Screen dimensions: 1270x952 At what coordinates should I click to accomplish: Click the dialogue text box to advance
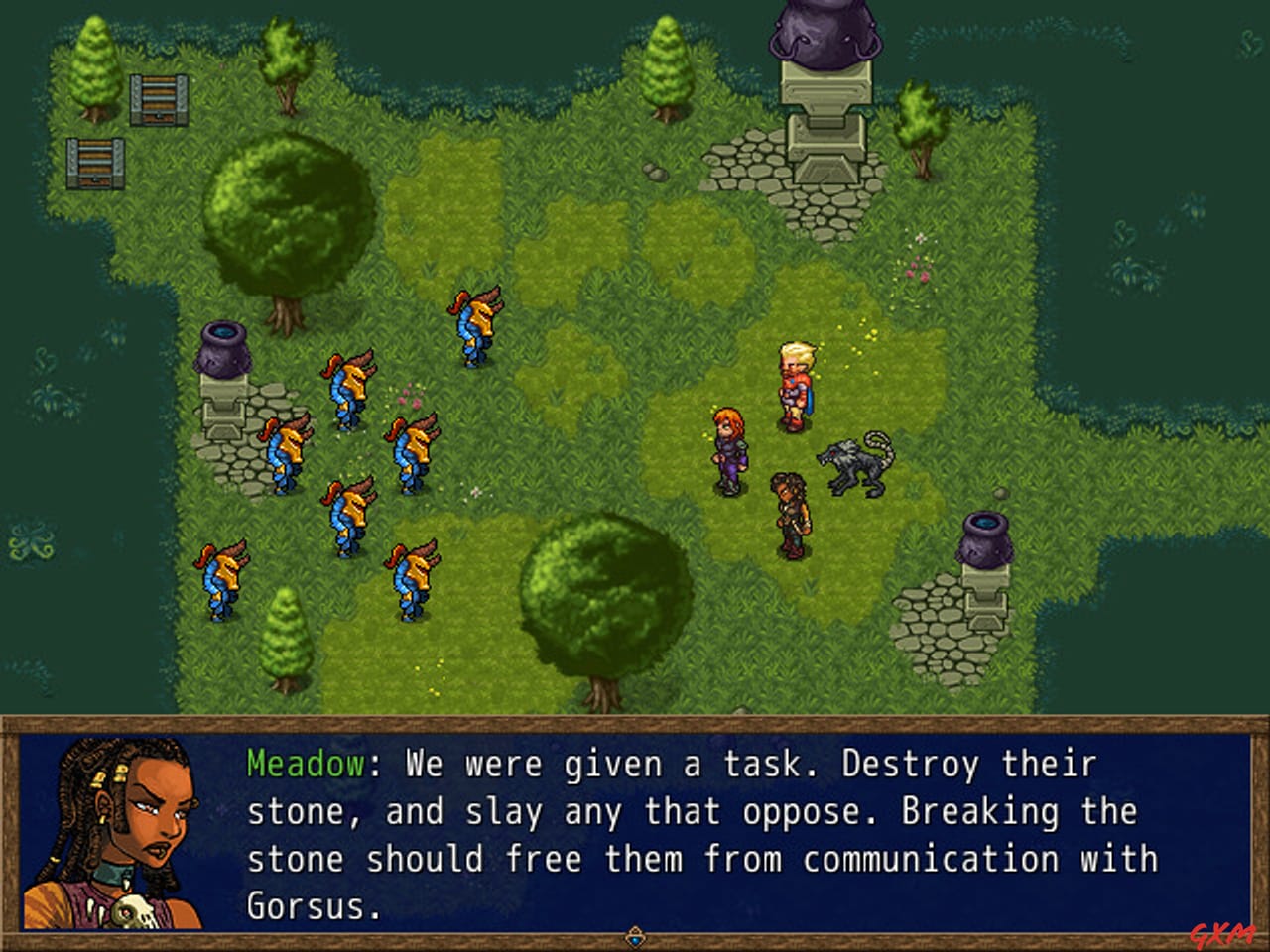coord(695,833)
